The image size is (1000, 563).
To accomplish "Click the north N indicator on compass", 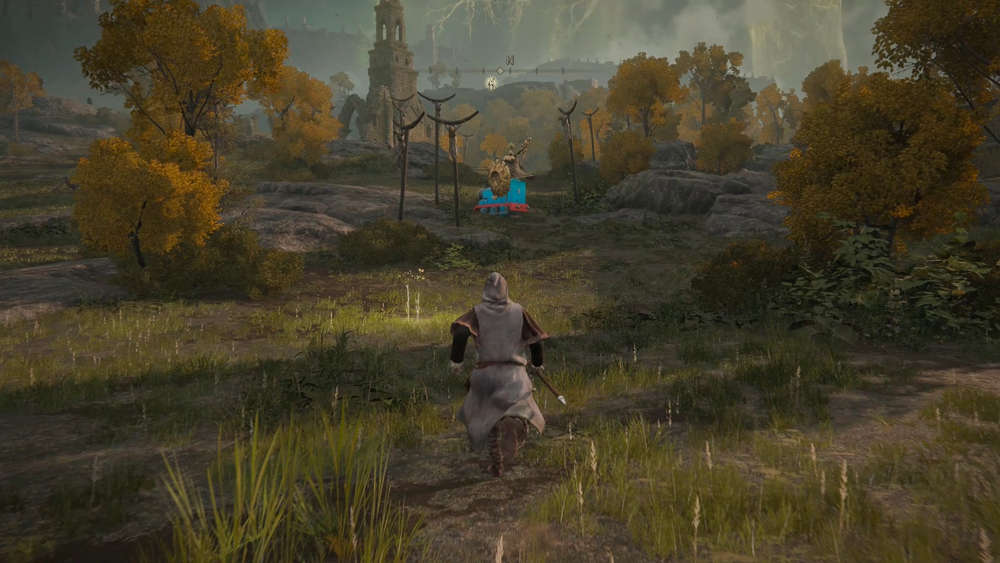I will (x=510, y=60).
